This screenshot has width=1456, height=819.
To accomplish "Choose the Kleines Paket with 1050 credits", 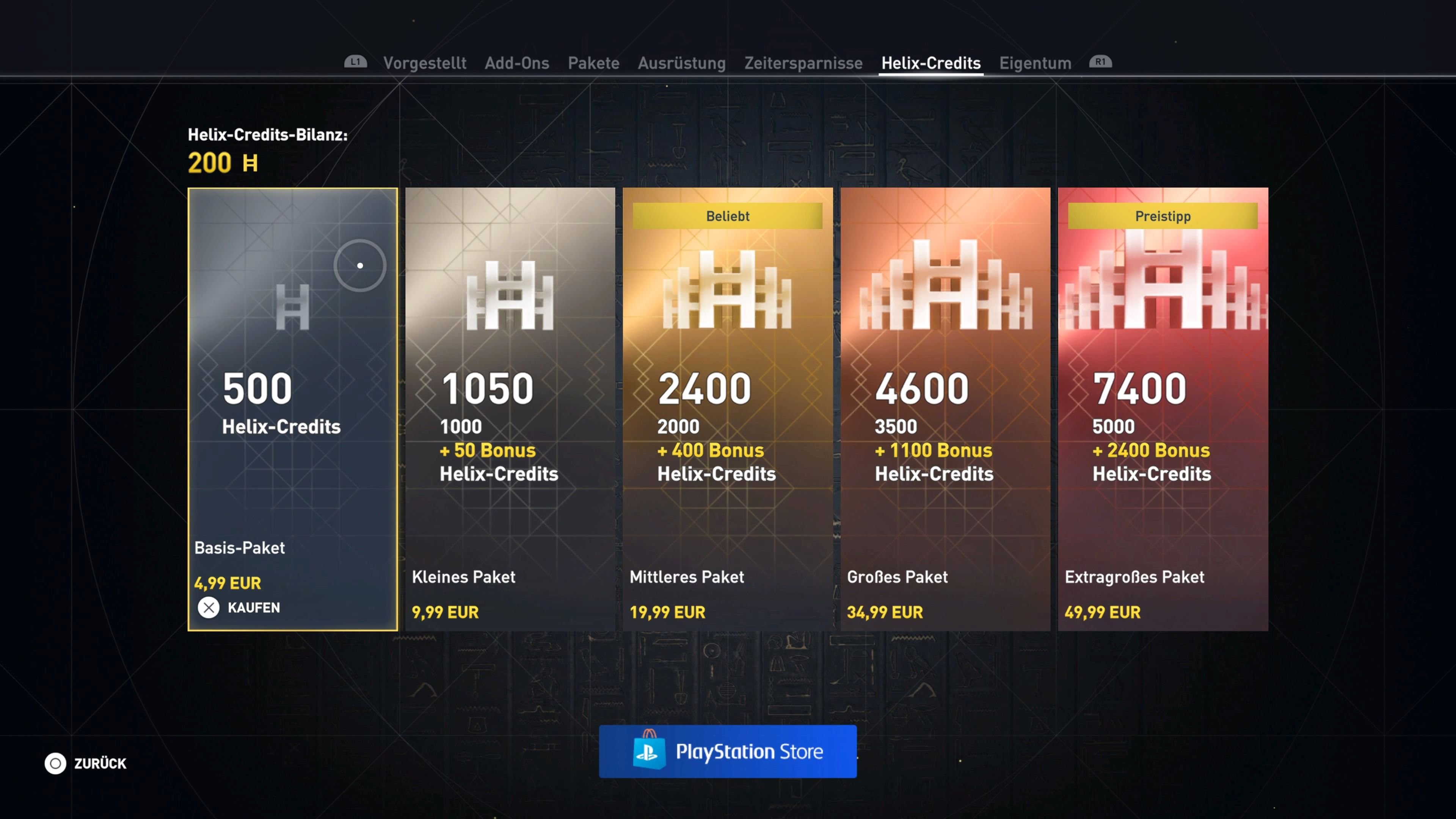I will click(510, 409).
